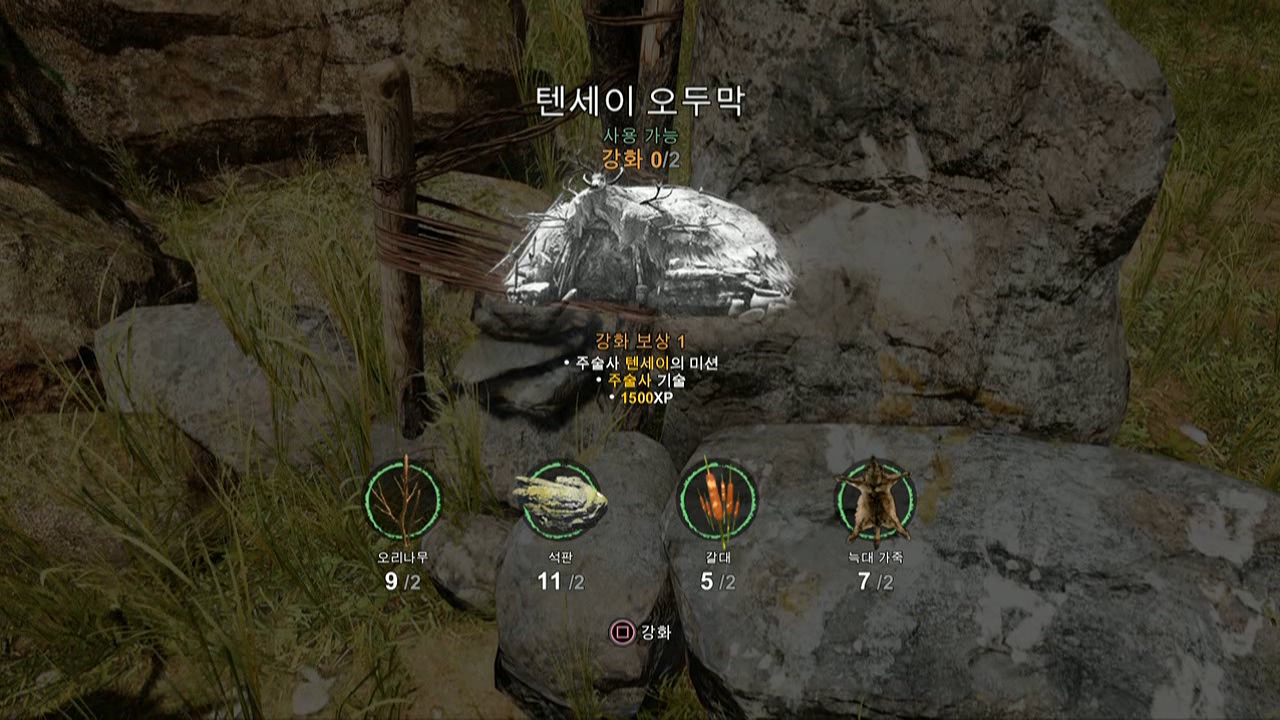Click the 9/2 count under 오리나무

point(400,580)
